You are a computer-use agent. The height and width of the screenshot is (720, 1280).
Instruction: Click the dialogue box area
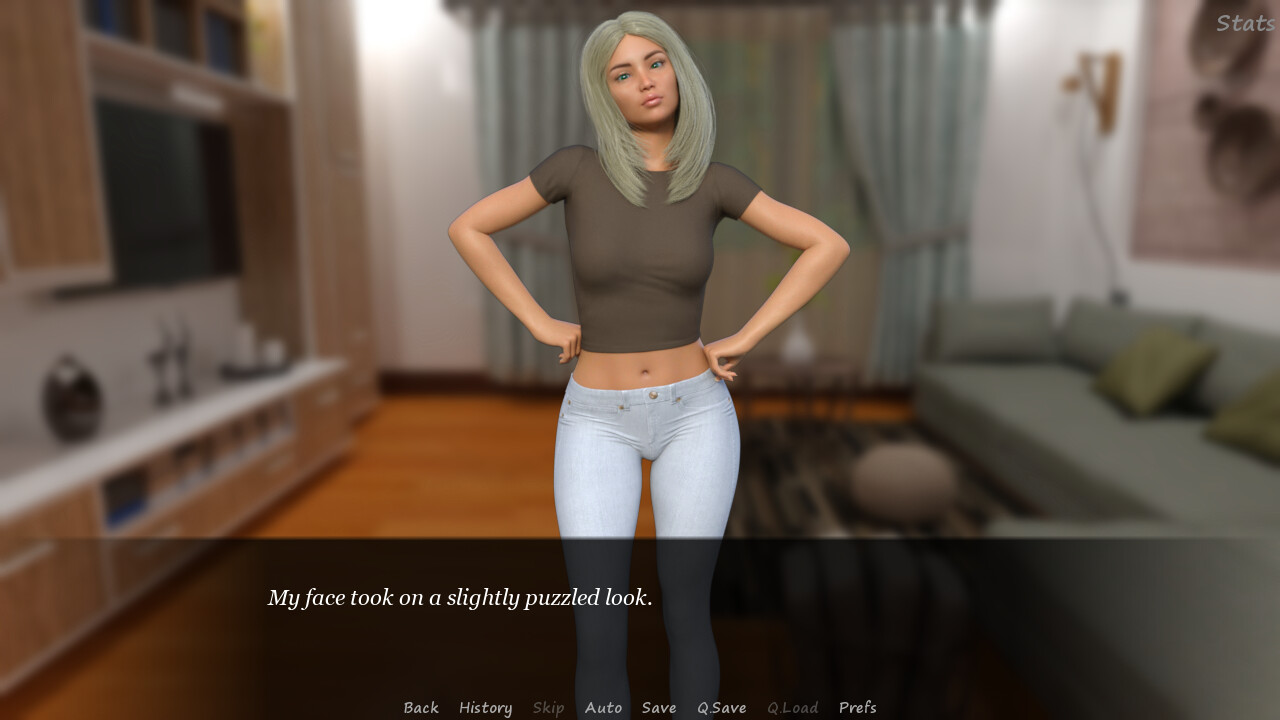coord(640,610)
